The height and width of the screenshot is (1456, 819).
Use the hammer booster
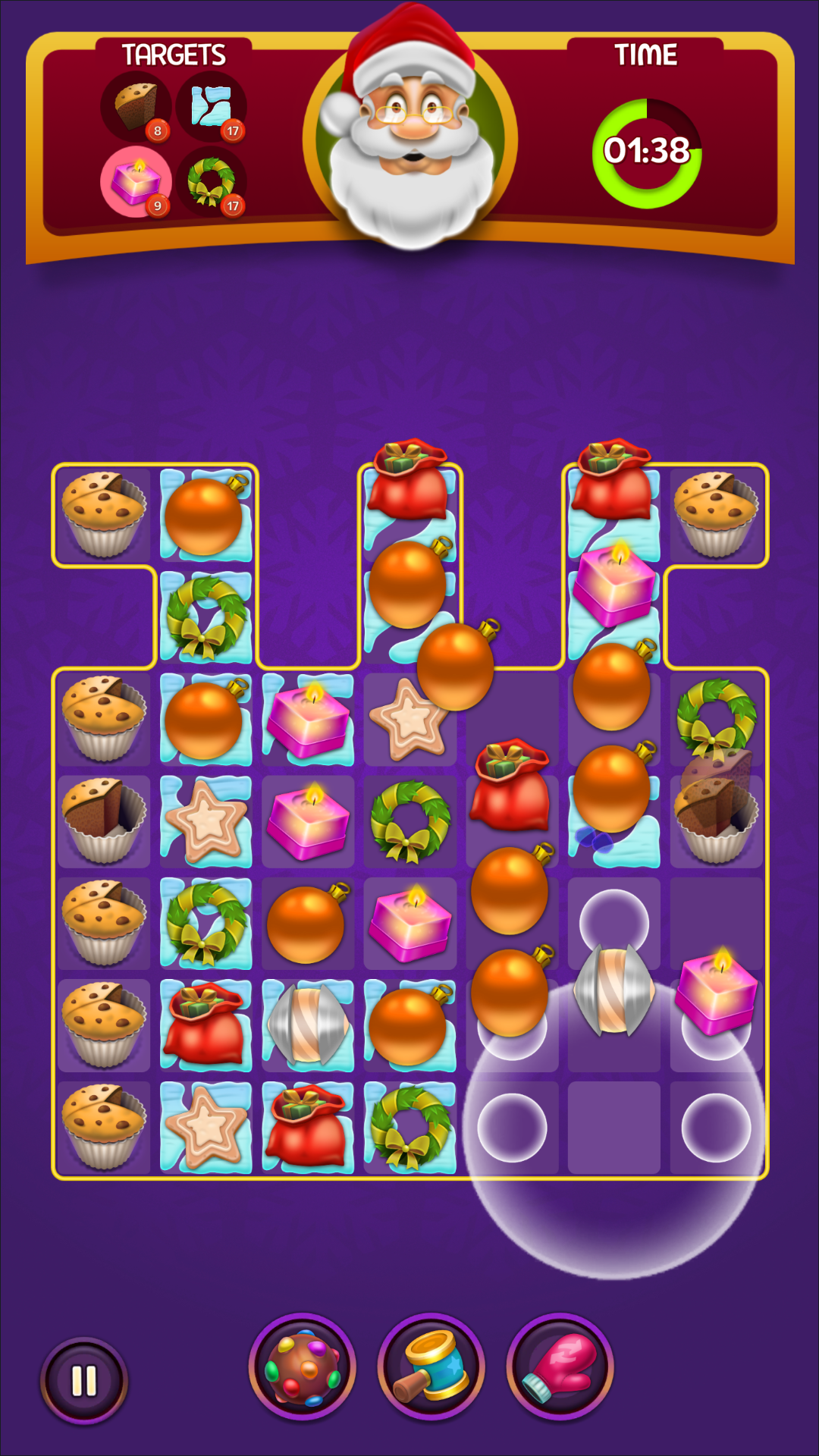point(431,1367)
